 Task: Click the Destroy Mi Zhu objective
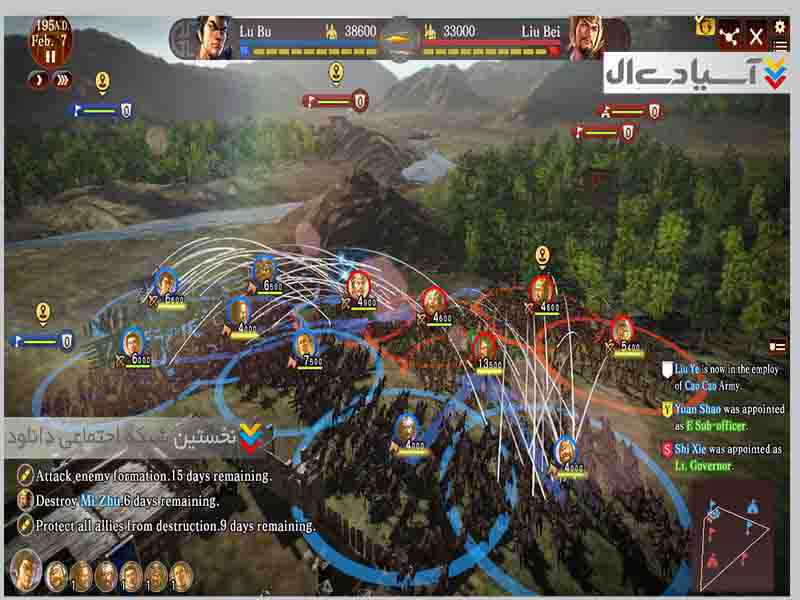pos(126,500)
